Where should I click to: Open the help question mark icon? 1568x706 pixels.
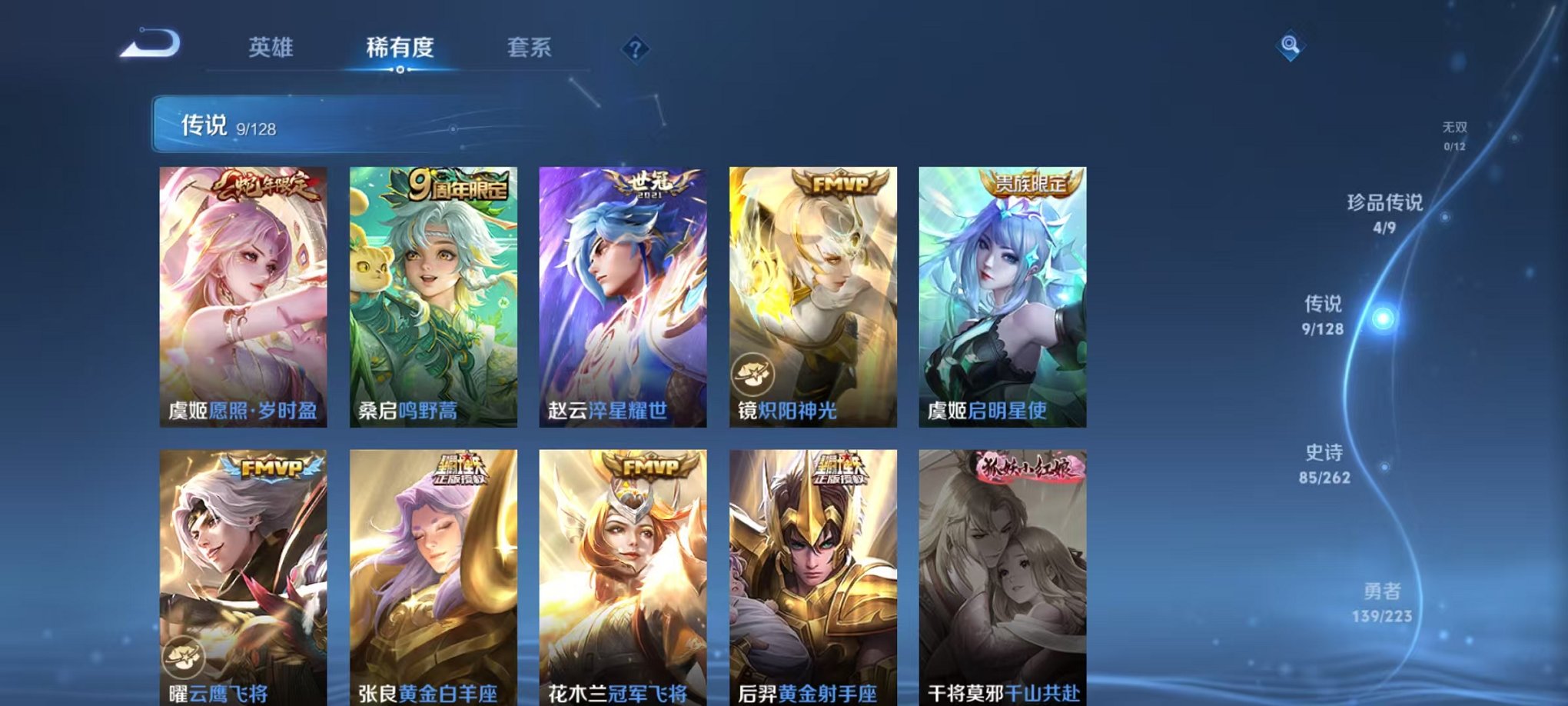pos(635,49)
